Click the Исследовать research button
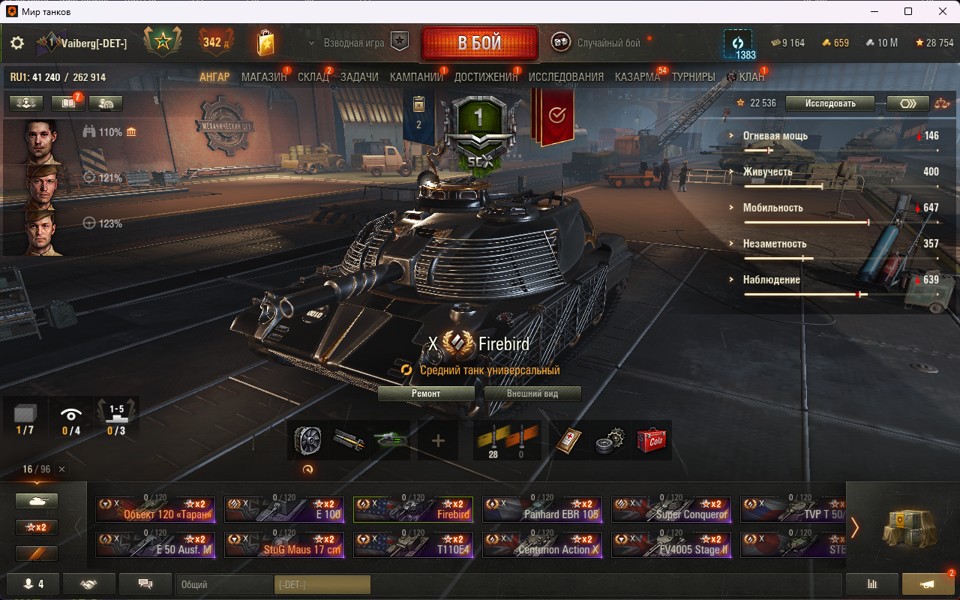The image size is (960, 600). [x=829, y=103]
